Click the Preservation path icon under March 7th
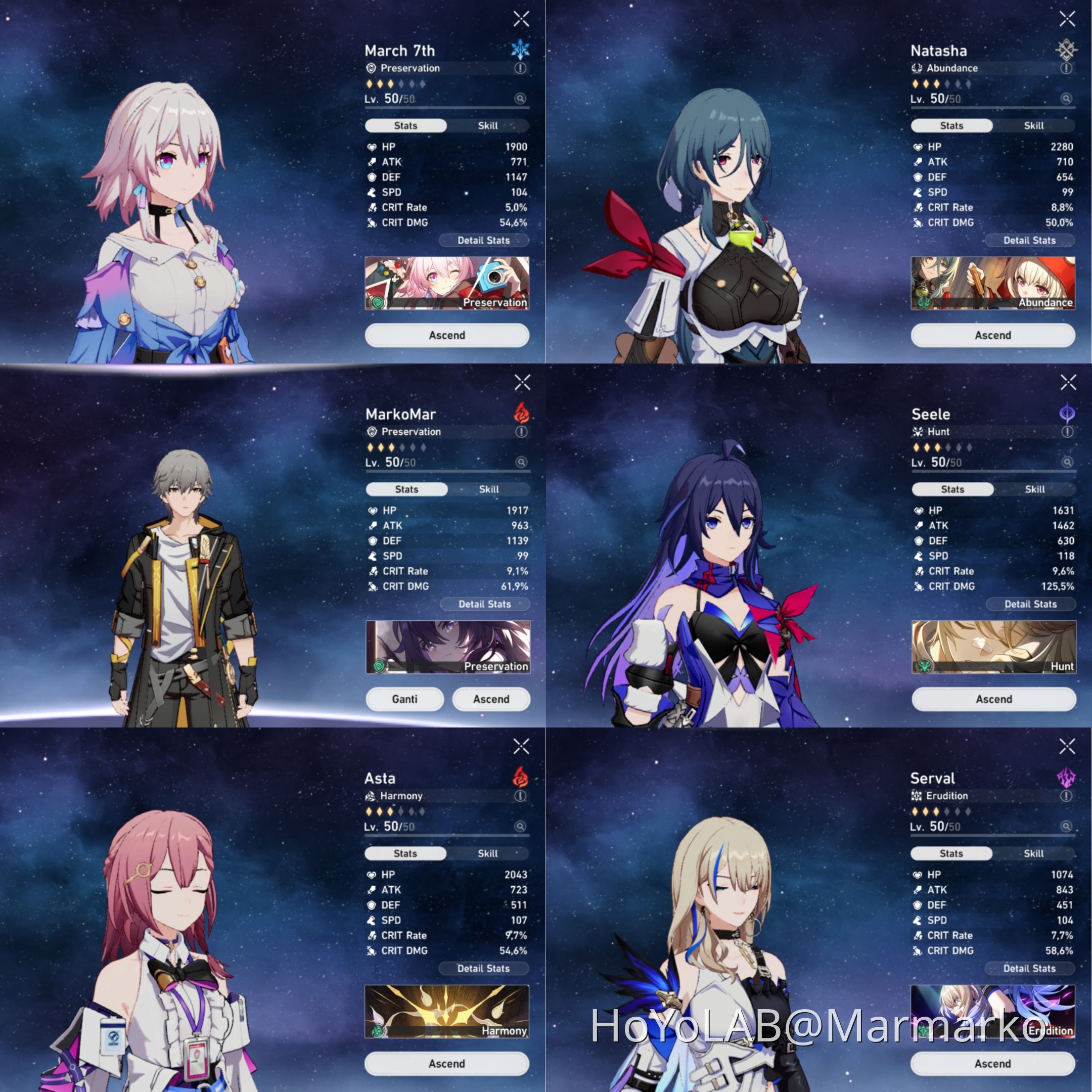Image resolution: width=1092 pixels, height=1092 pixels. 371,68
